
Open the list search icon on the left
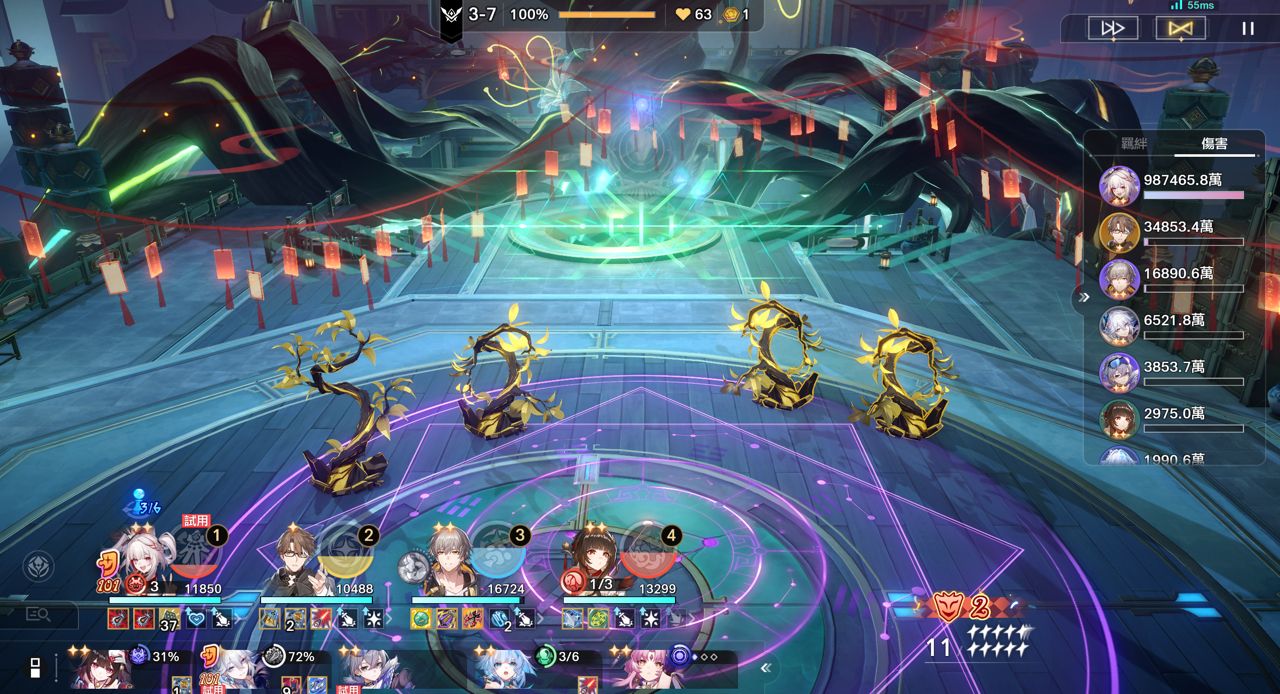[x=38, y=615]
